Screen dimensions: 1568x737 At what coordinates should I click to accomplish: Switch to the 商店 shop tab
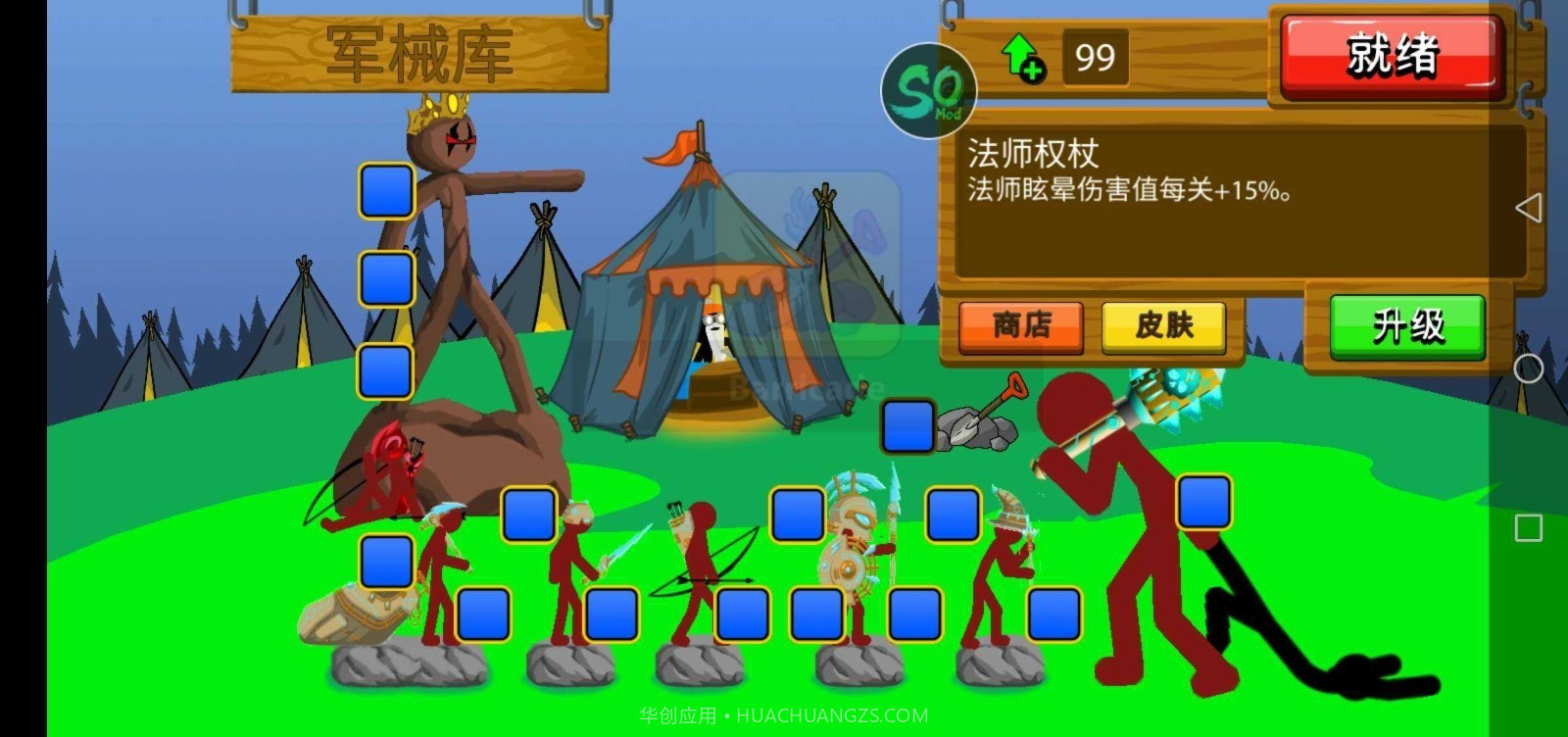[x=1019, y=326]
